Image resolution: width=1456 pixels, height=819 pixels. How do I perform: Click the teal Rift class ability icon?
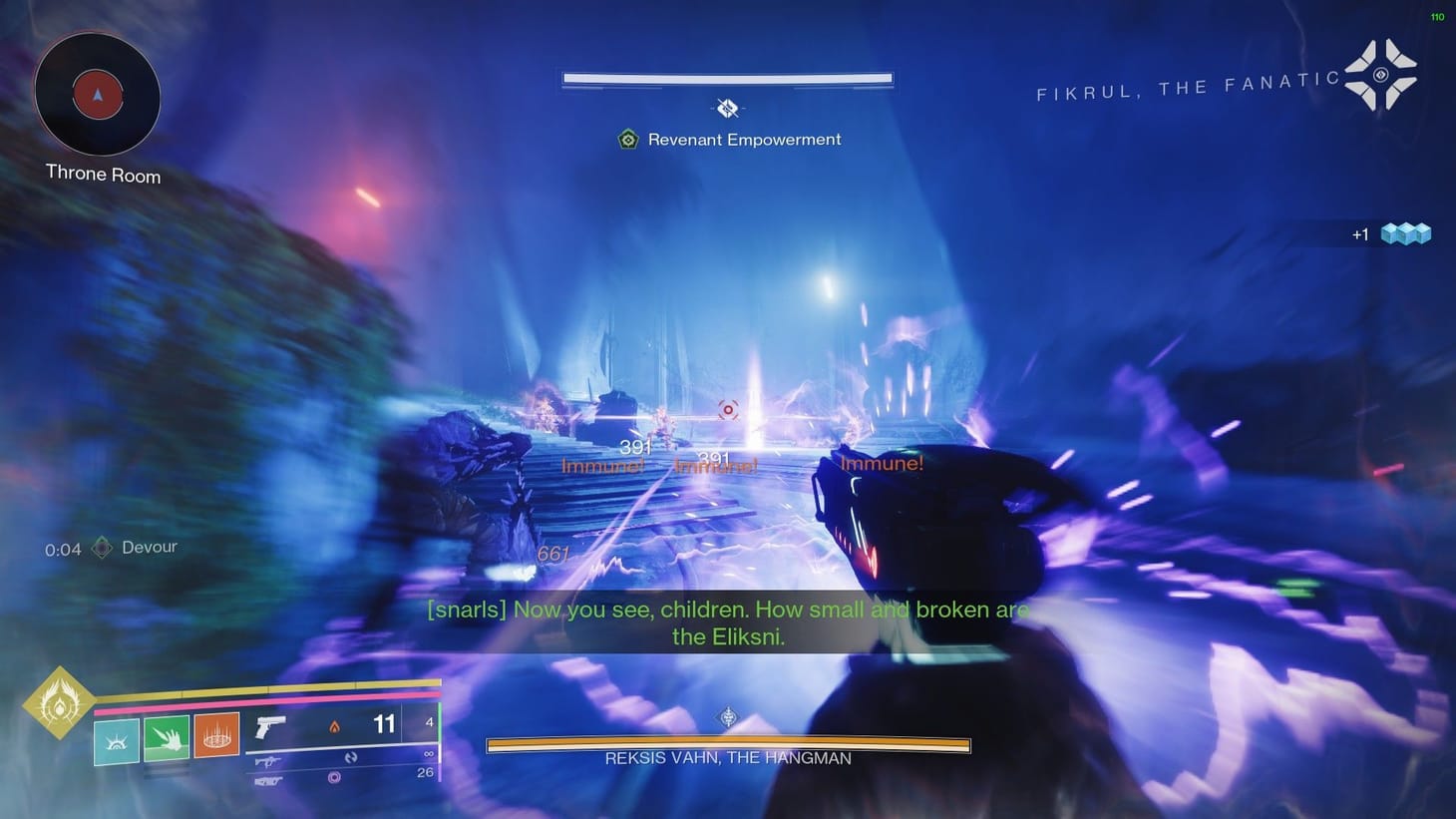pyautogui.click(x=116, y=738)
